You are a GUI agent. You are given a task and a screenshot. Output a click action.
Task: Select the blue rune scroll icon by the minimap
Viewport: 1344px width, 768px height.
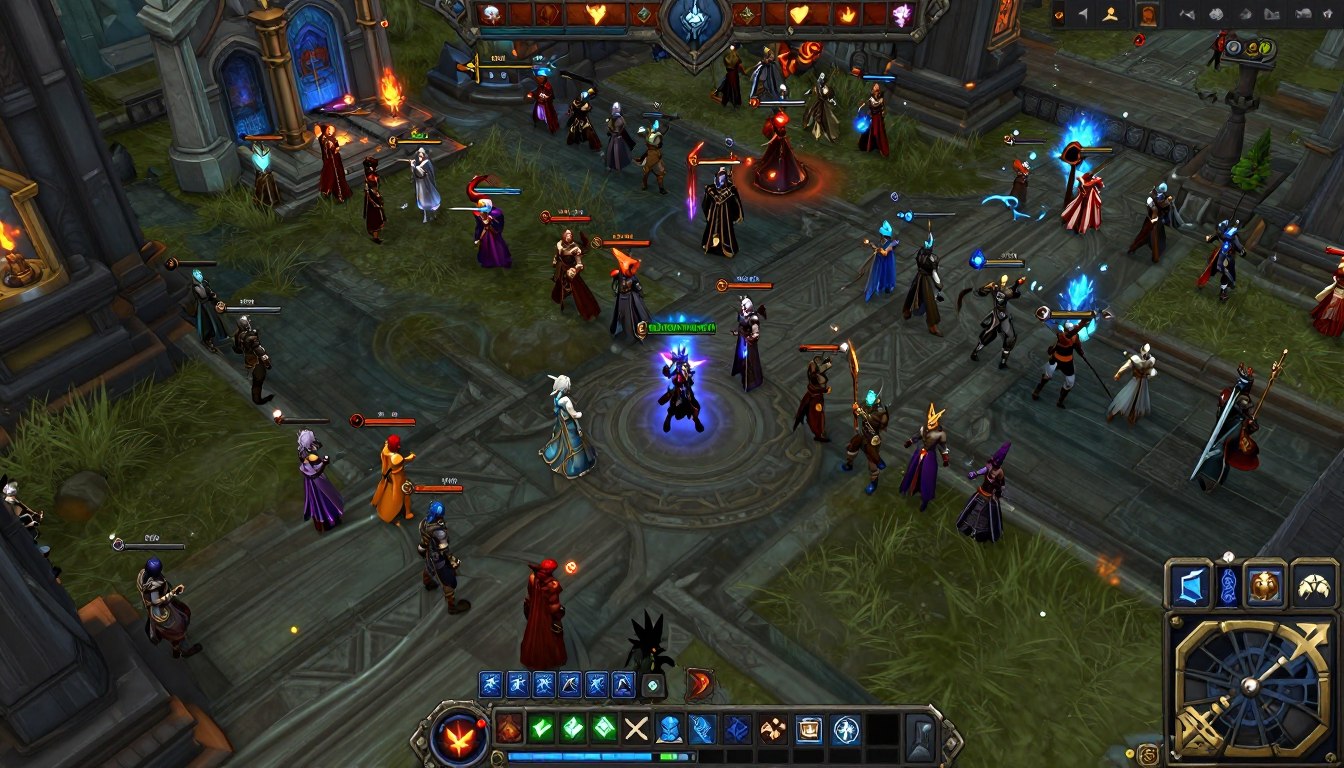point(1228,586)
